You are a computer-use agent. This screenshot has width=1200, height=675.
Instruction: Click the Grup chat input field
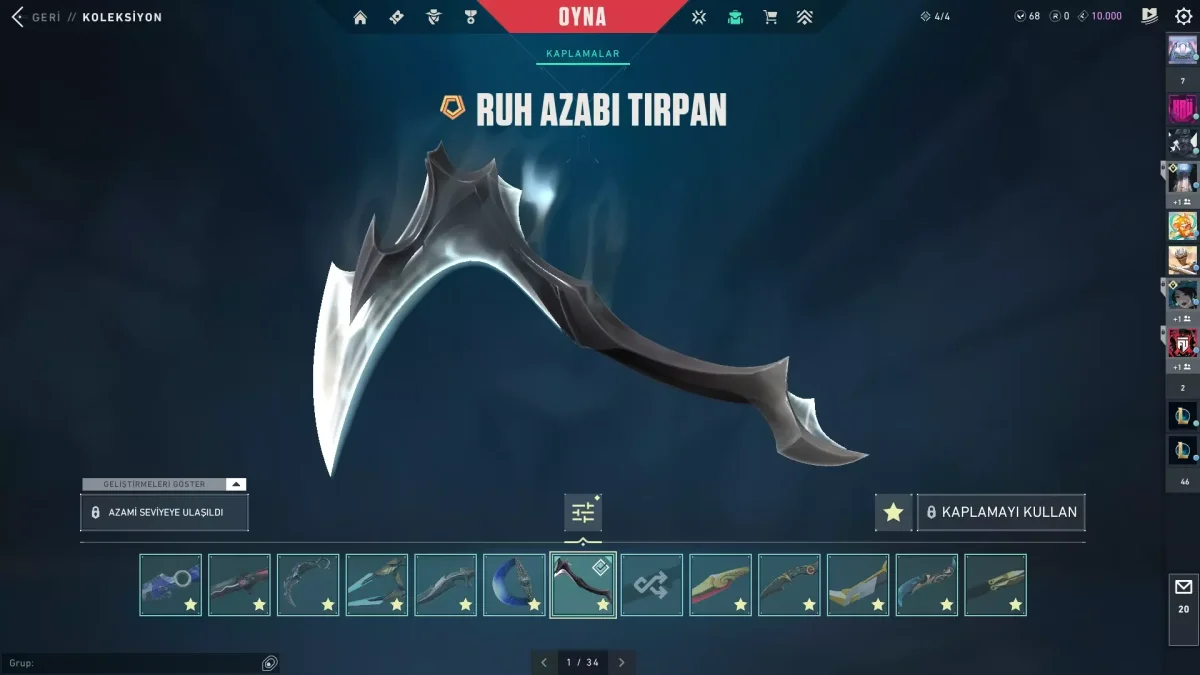pyautogui.click(x=135, y=663)
